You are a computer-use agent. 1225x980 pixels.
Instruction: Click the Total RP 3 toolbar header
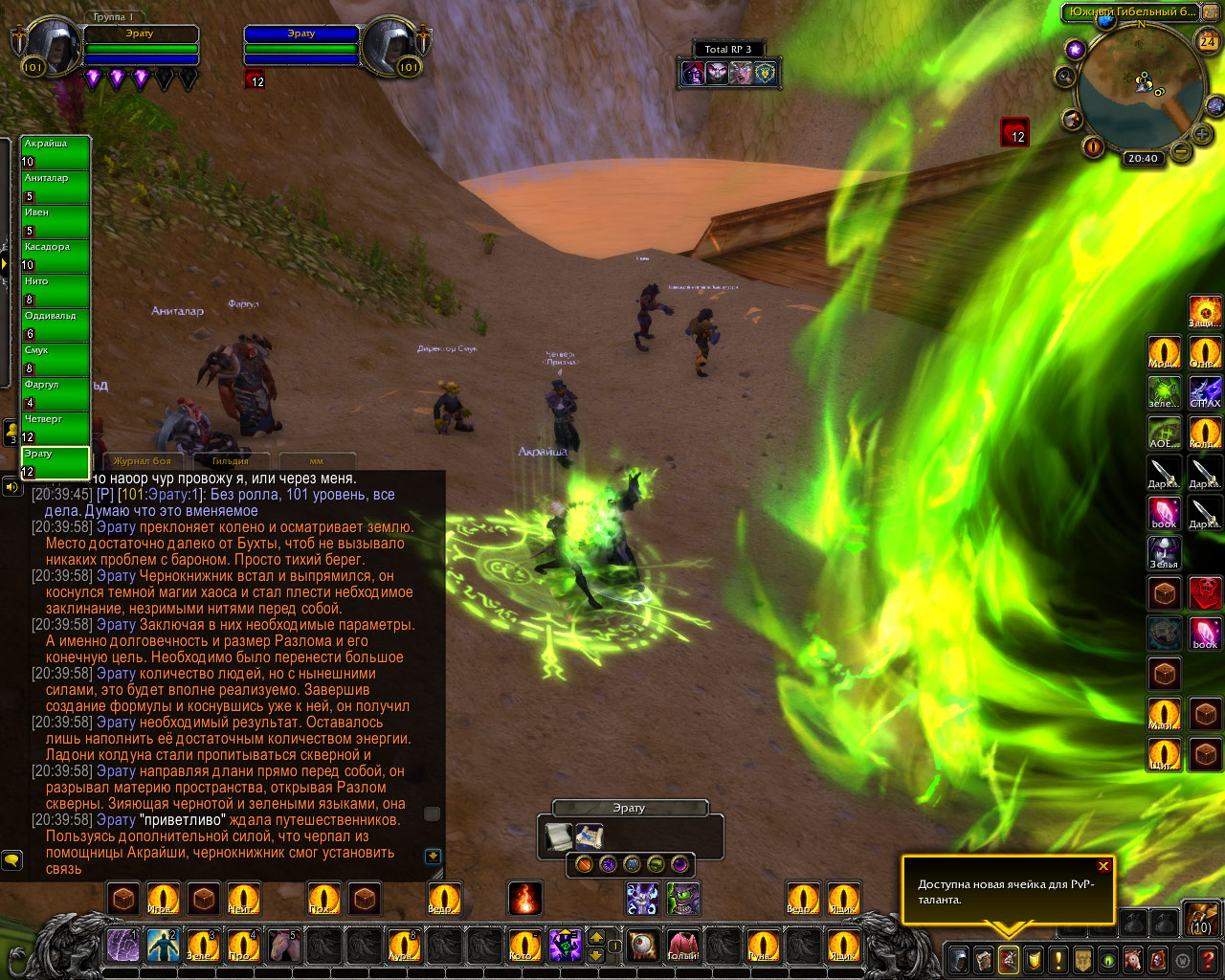coord(728,49)
